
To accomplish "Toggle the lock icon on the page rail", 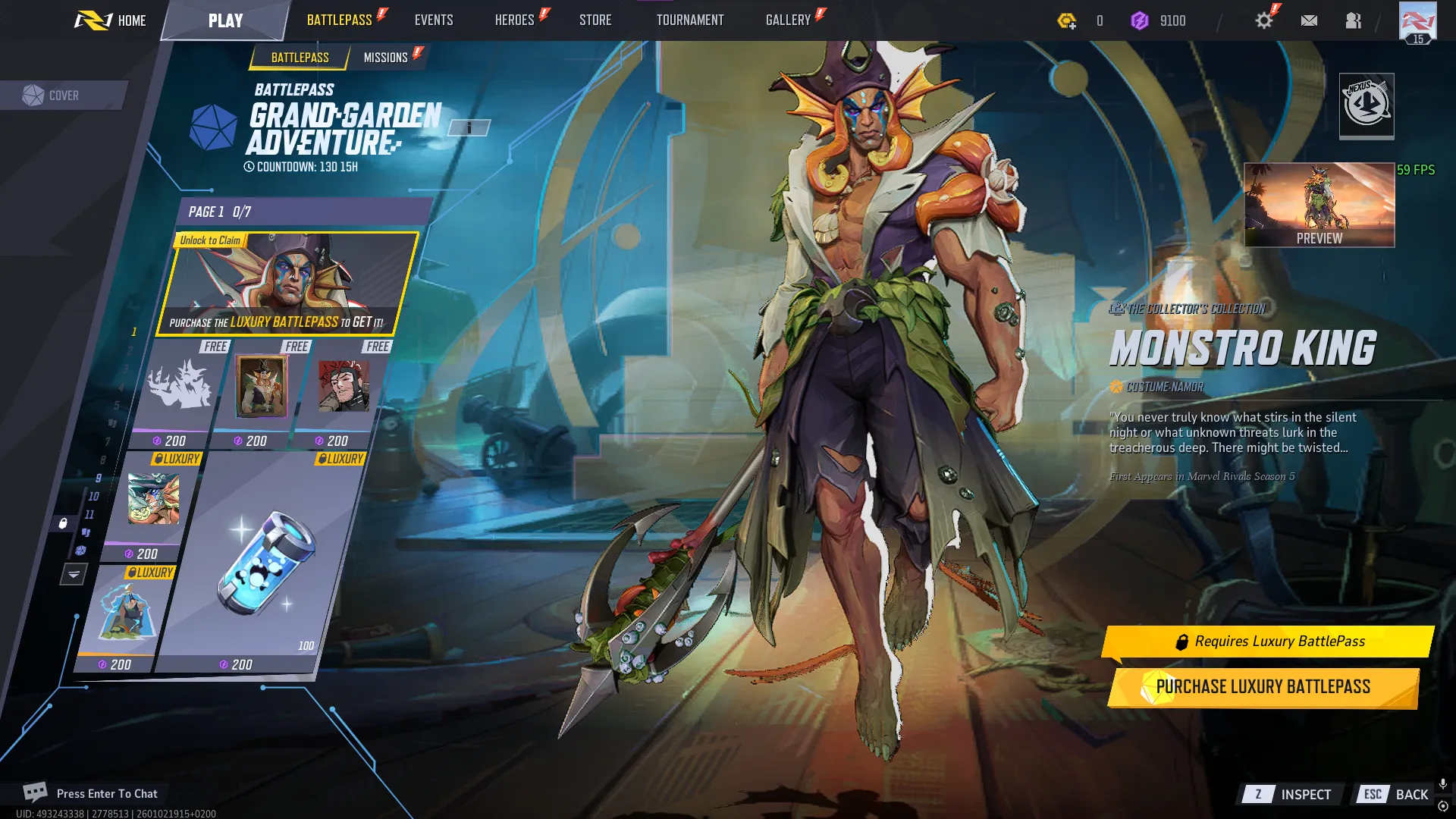I will 64,522.
